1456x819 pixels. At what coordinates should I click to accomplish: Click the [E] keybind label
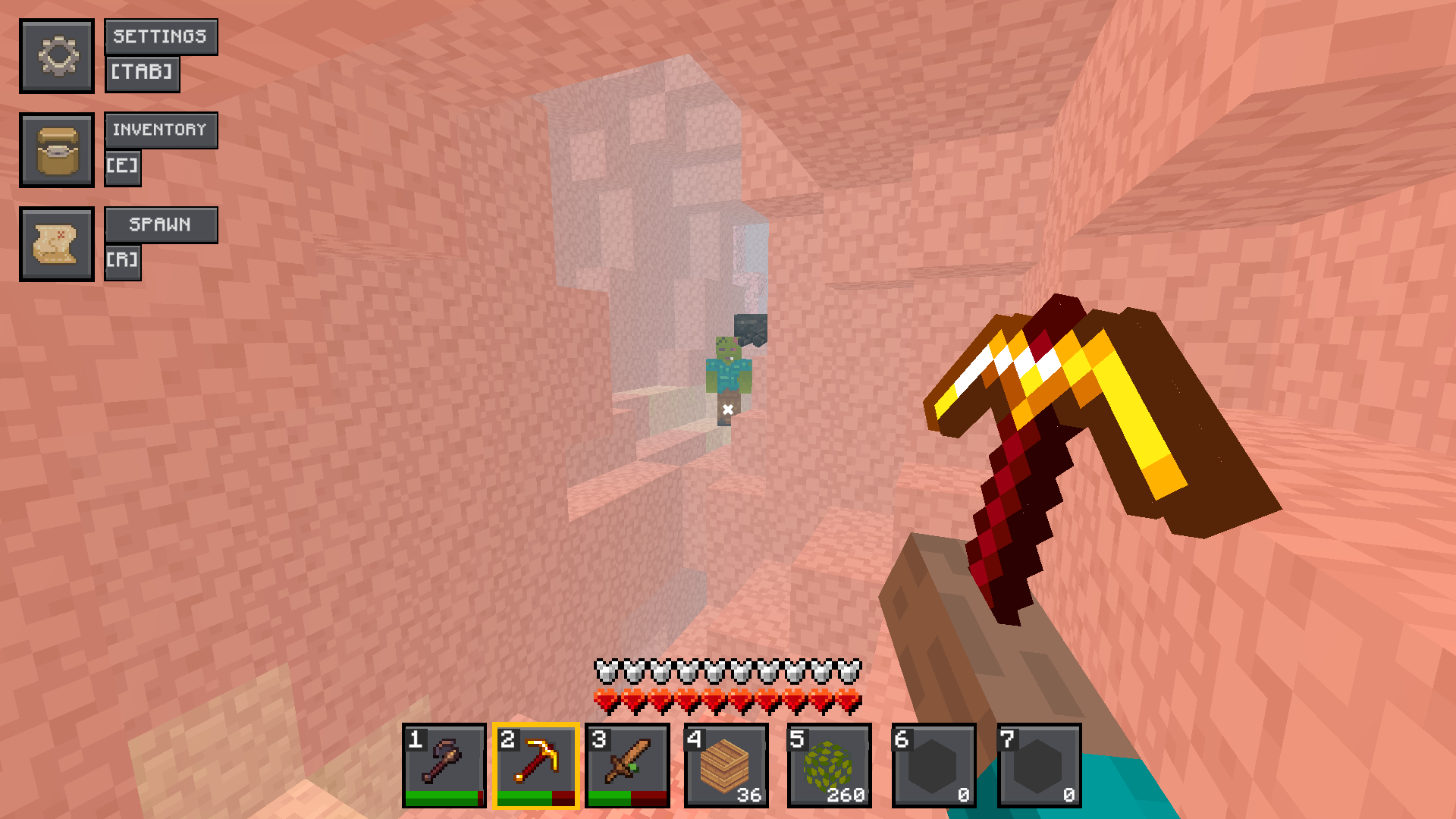click(x=124, y=168)
